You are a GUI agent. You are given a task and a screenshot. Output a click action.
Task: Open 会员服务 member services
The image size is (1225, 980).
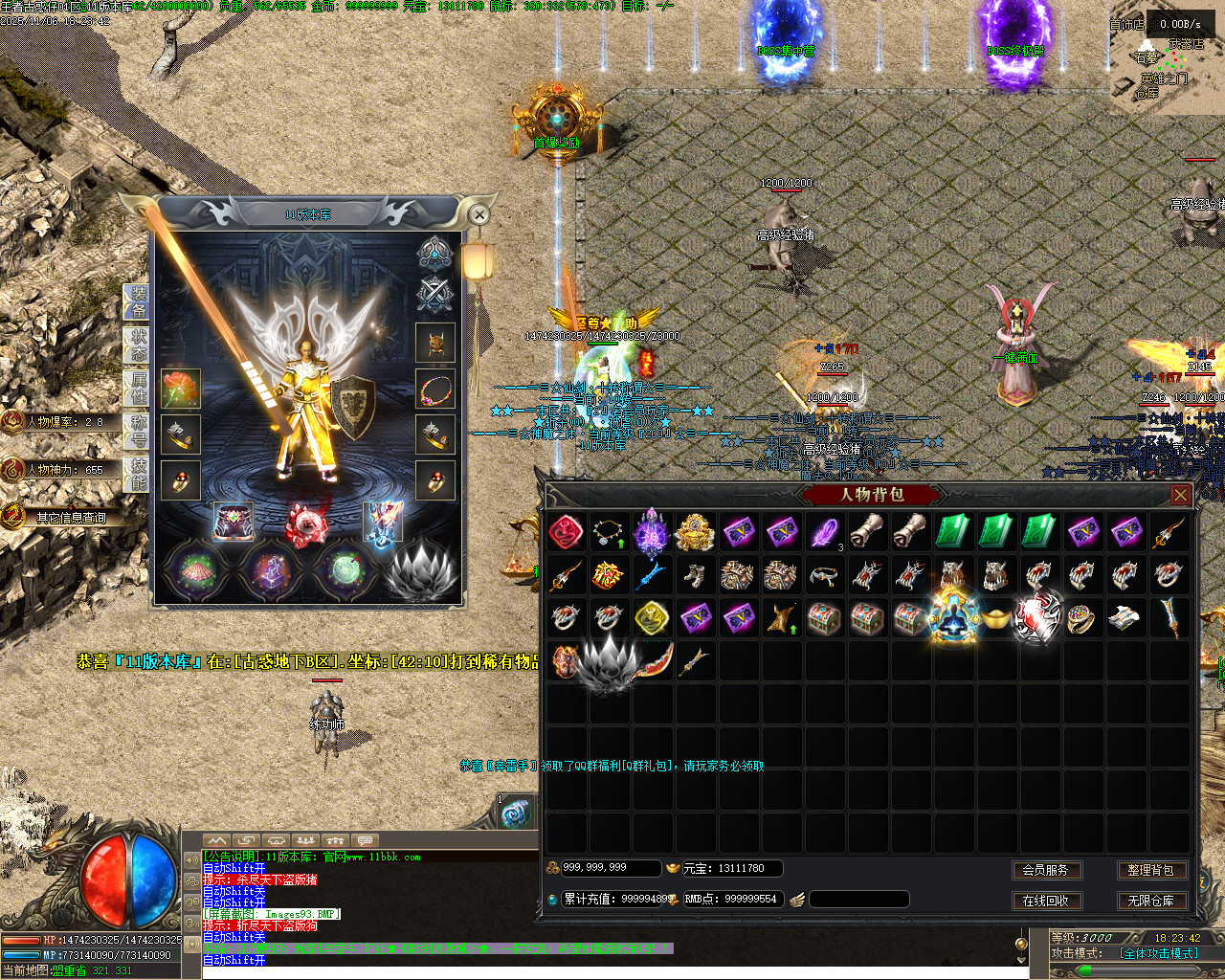tap(1045, 870)
